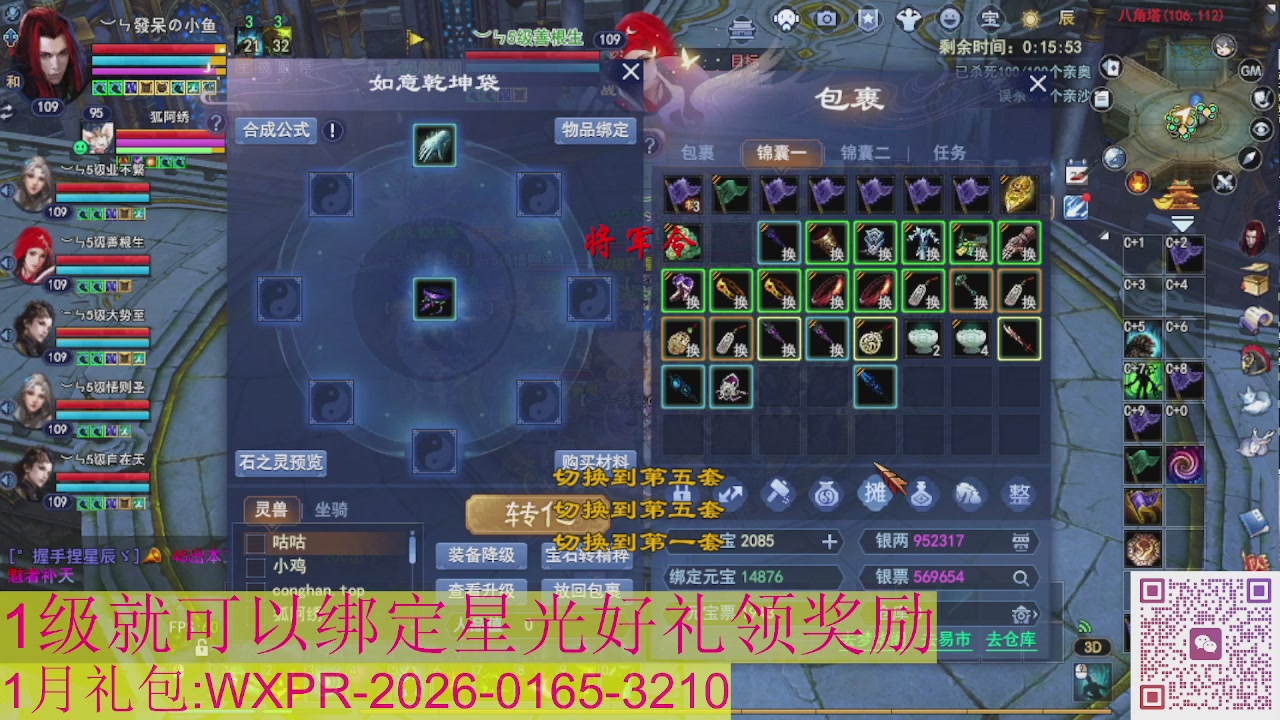Select the forge hammer icon under the bag
The image size is (1280, 720).
778,495
